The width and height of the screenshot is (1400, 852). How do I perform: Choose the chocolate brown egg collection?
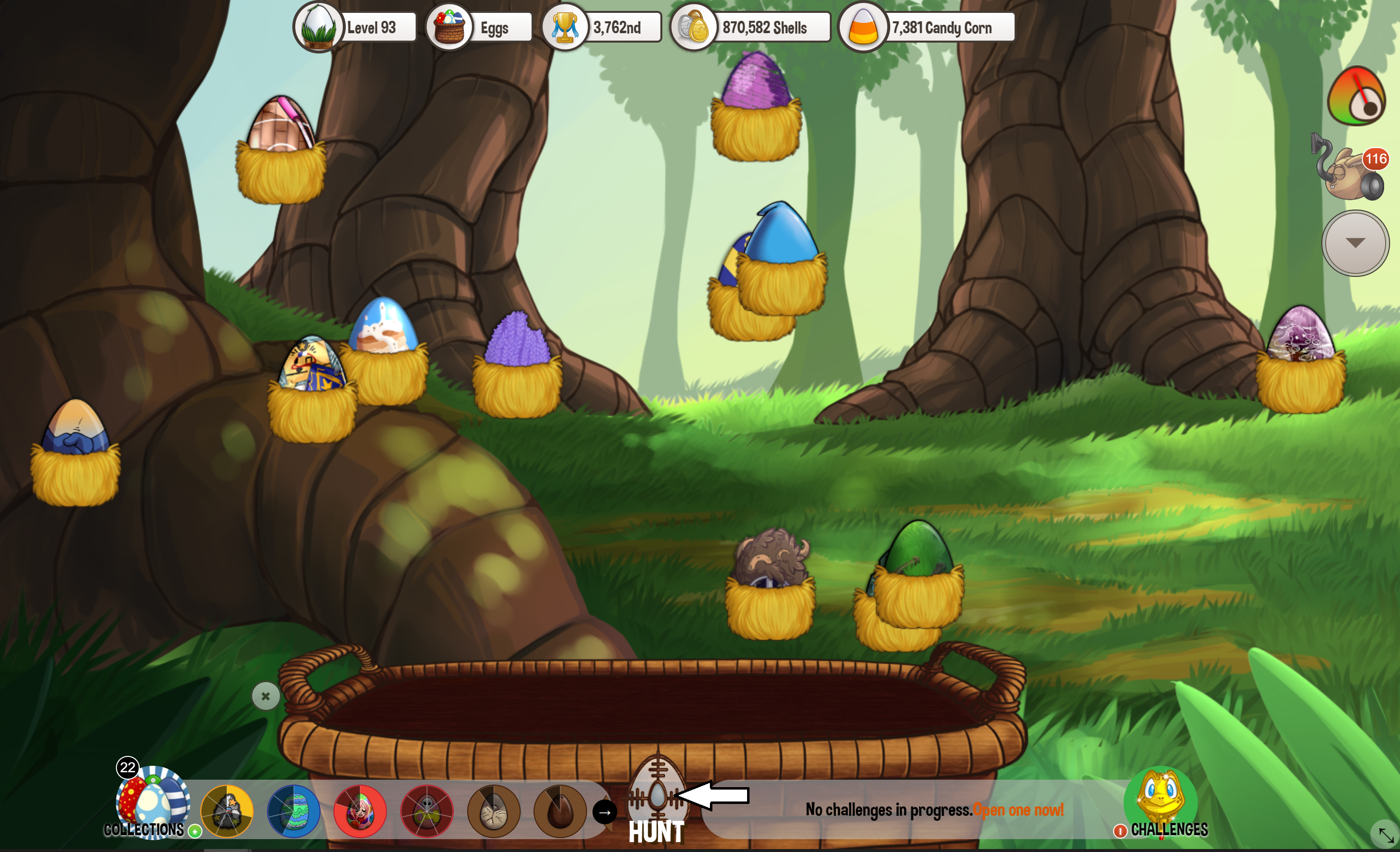560,811
